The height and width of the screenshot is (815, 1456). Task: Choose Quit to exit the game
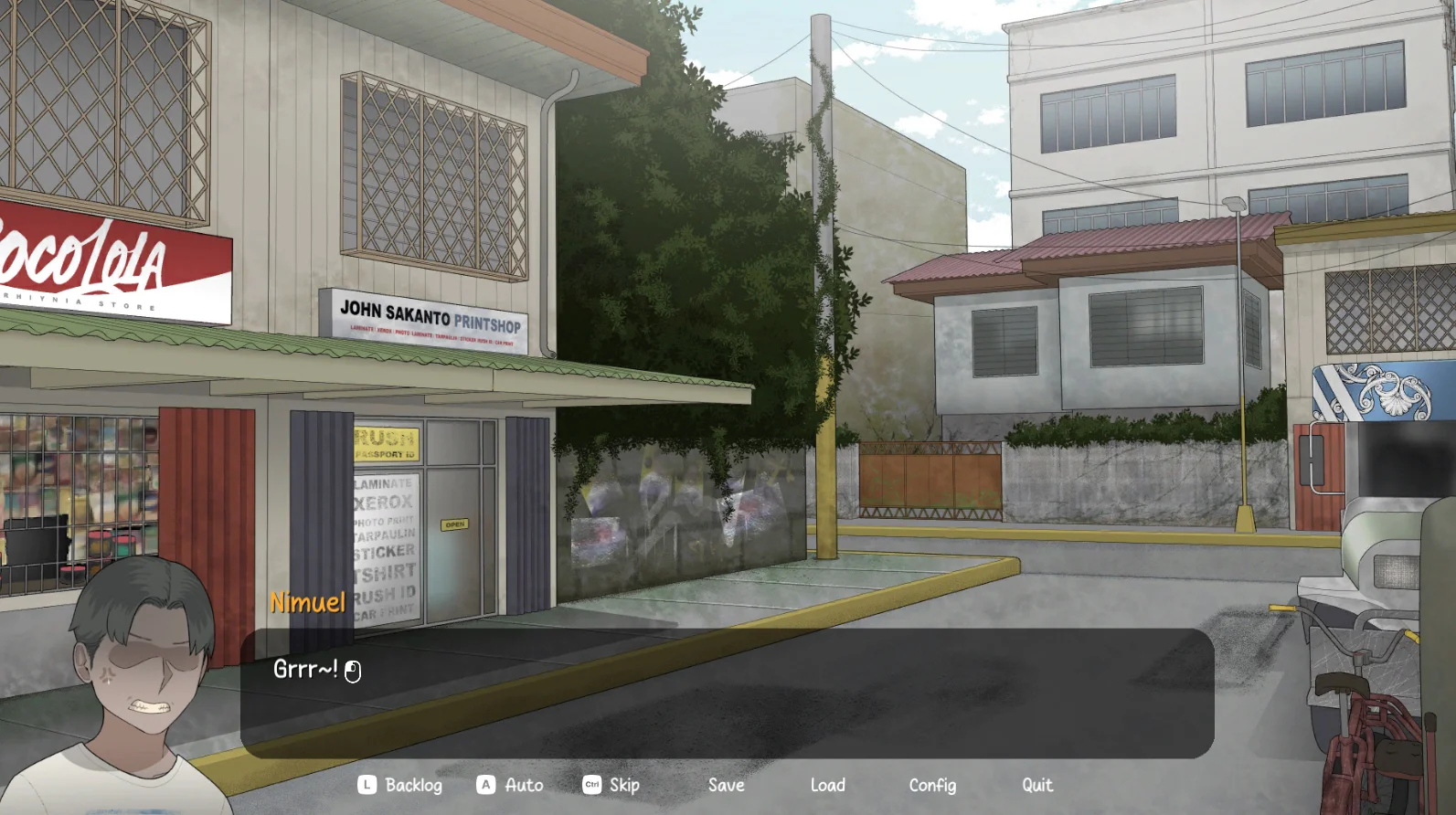(x=1036, y=785)
